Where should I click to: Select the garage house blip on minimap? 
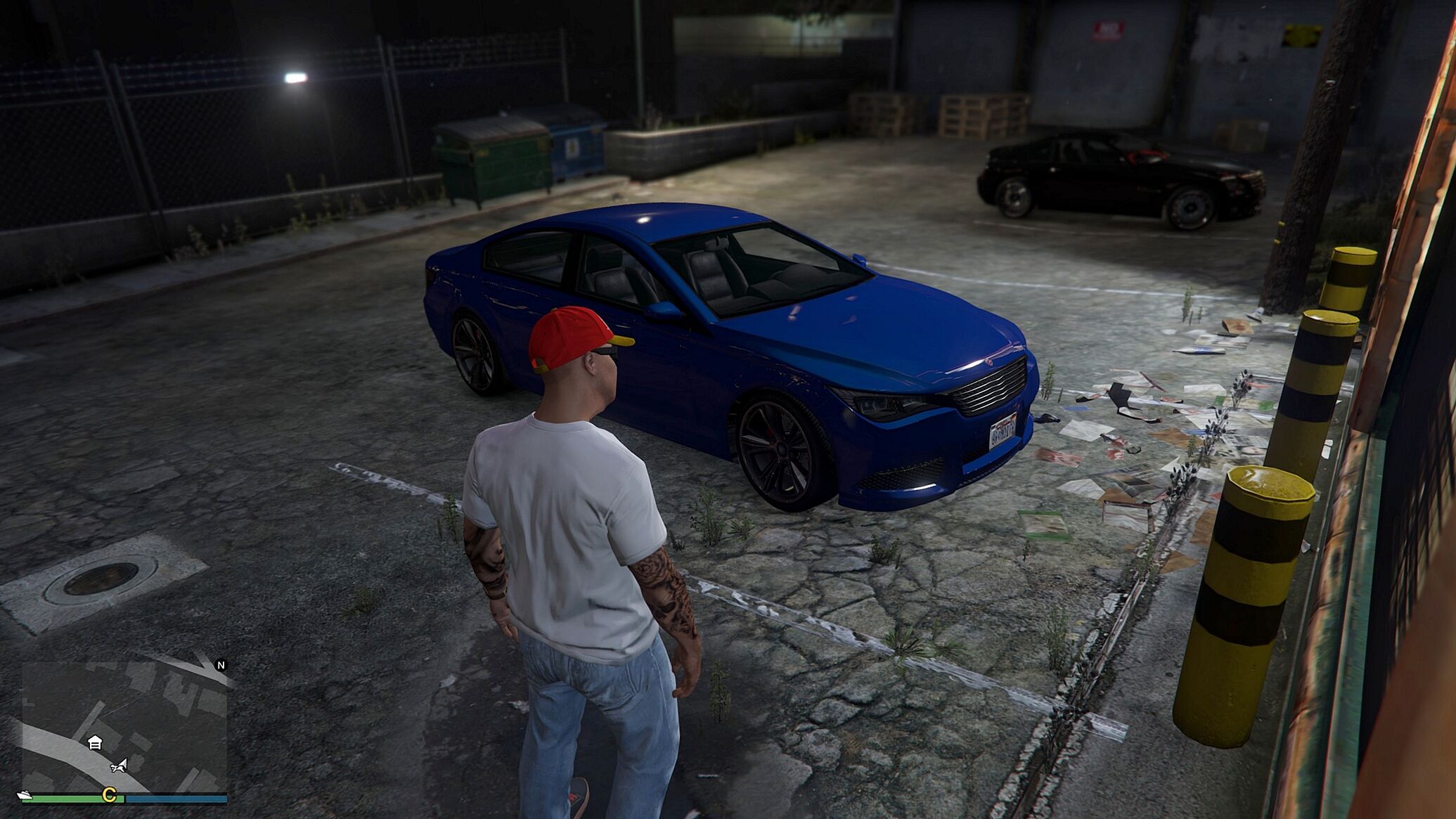point(95,742)
